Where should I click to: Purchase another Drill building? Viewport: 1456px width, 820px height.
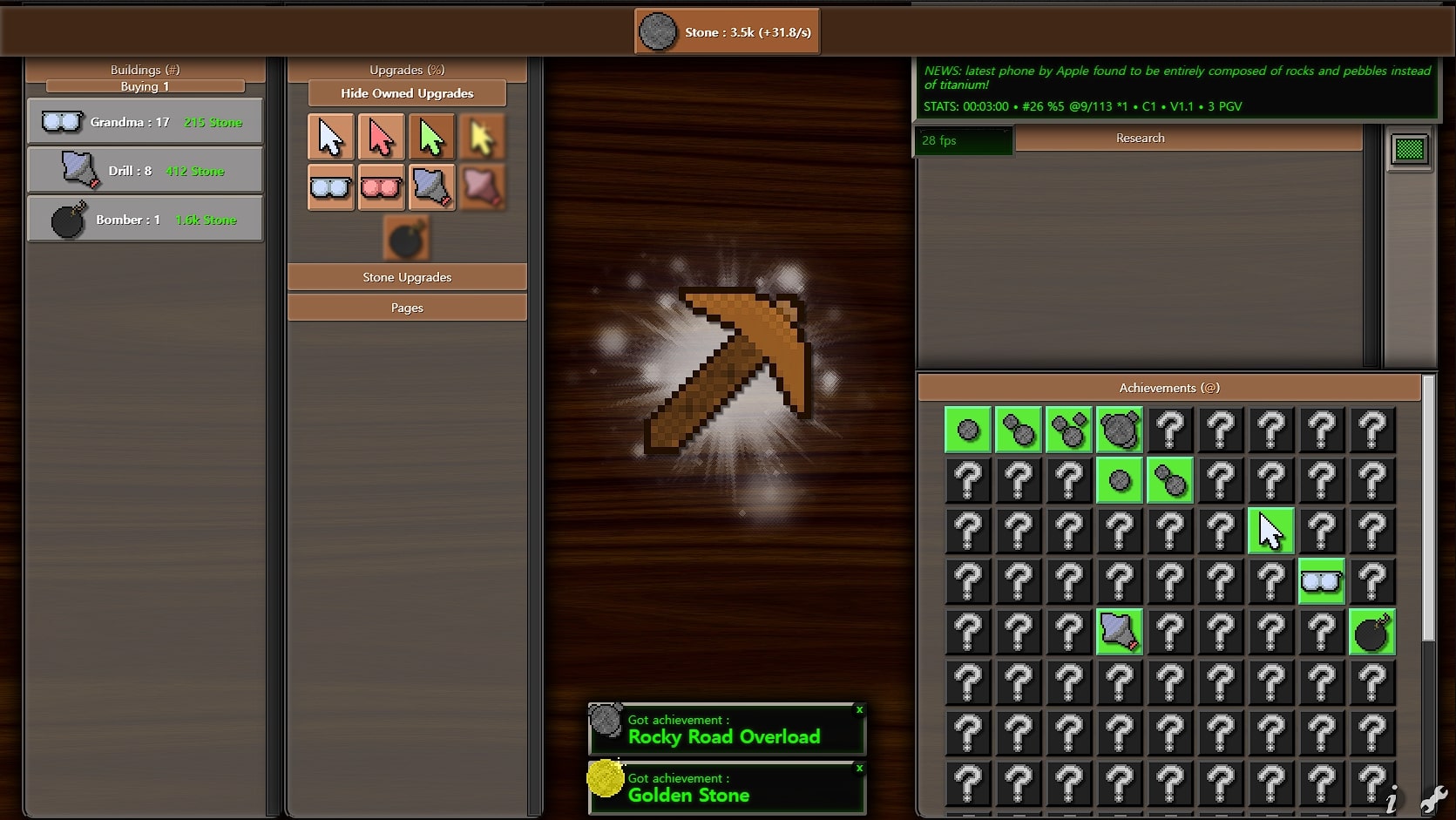point(145,171)
